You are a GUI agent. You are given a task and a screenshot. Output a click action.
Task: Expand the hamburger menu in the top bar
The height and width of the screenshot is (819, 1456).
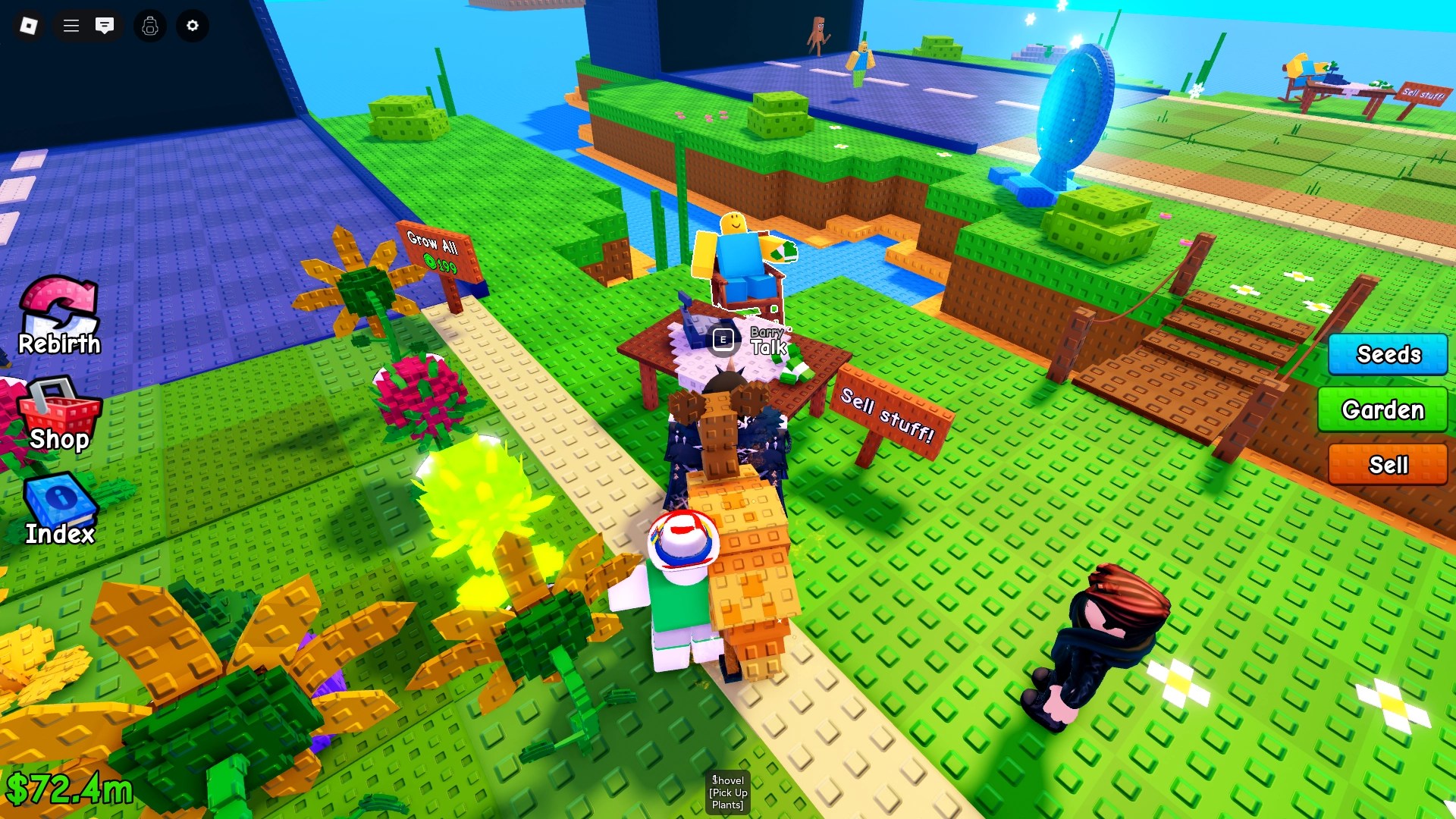[x=70, y=26]
